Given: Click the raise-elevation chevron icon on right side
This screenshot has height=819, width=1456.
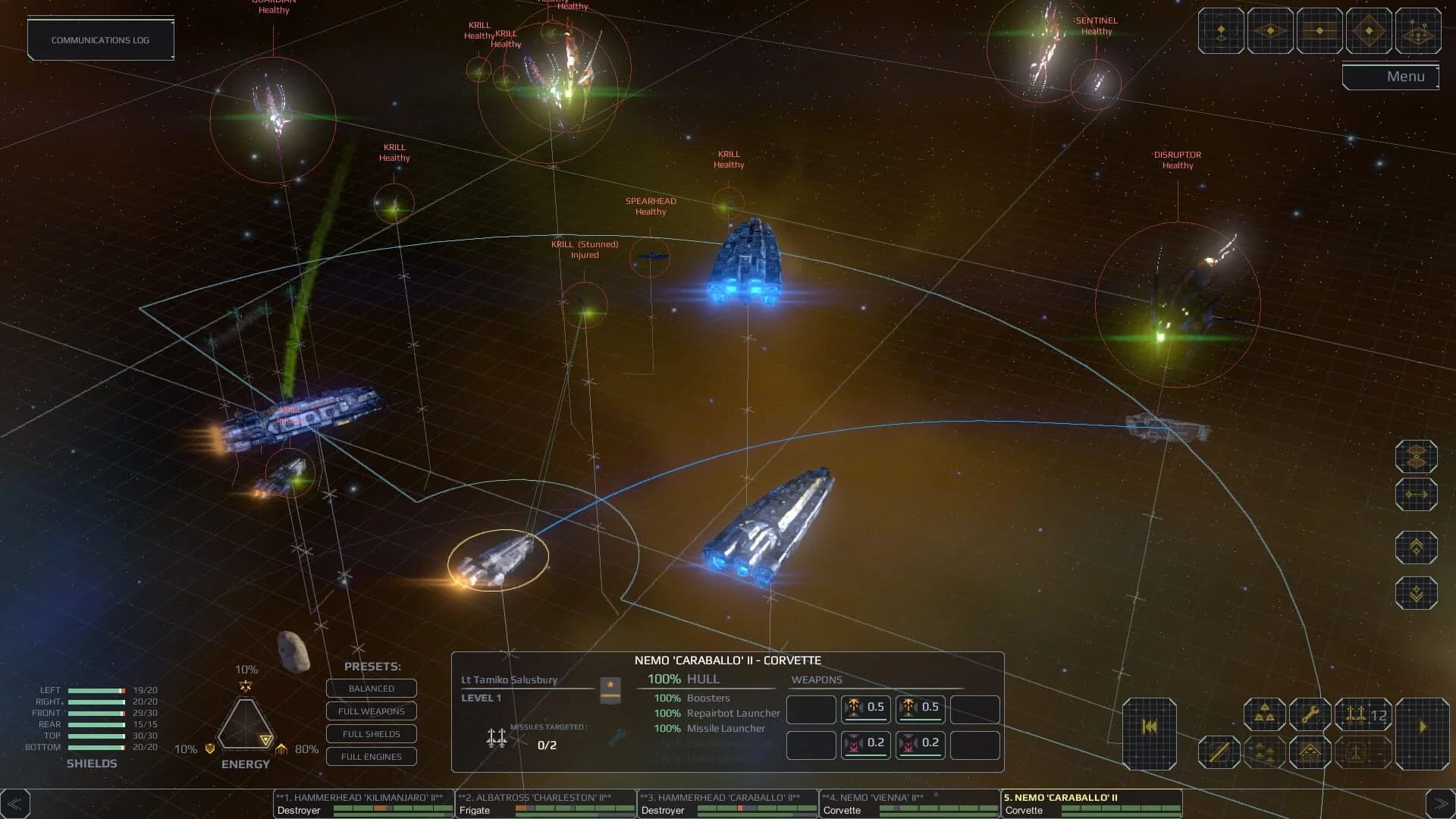Looking at the screenshot, I should pyautogui.click(x=1416, y=547).
